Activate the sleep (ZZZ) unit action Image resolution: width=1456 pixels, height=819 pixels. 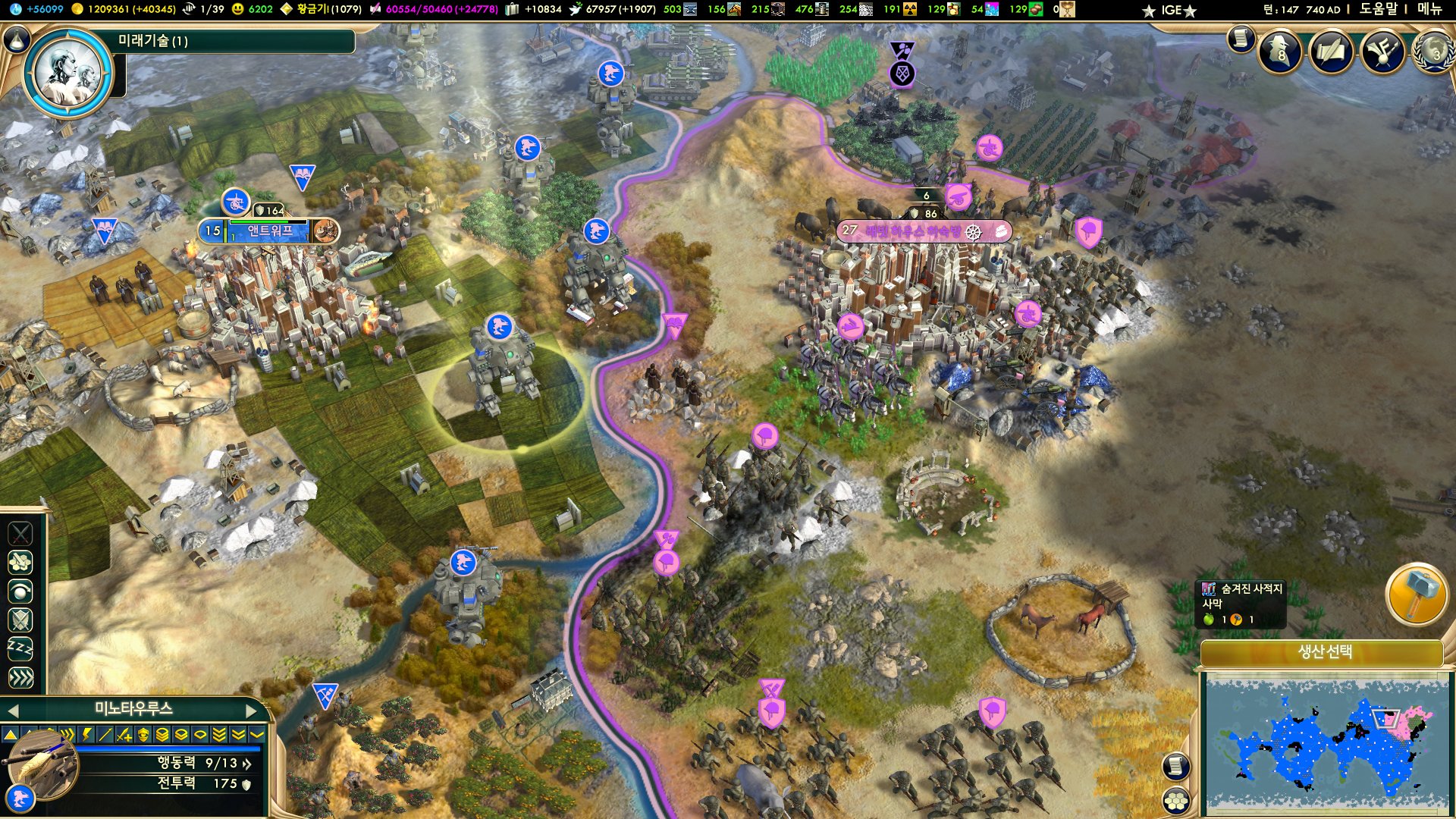point(20,648)
